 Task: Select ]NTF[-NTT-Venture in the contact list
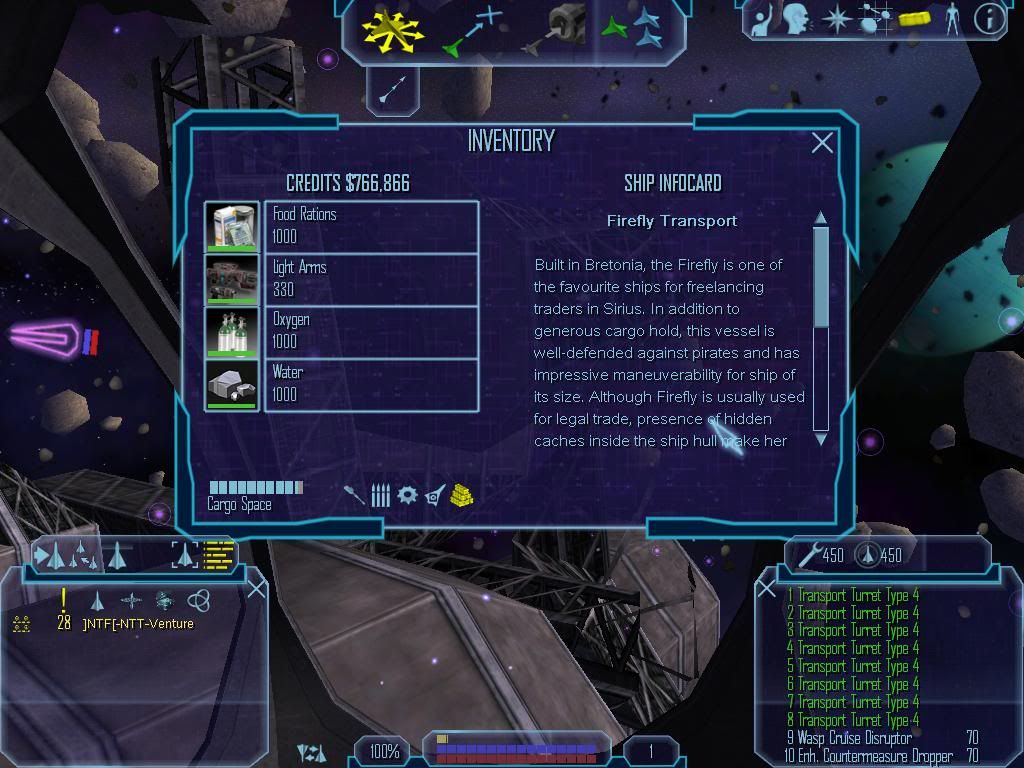pyautogui.click(x=138, y=624)
